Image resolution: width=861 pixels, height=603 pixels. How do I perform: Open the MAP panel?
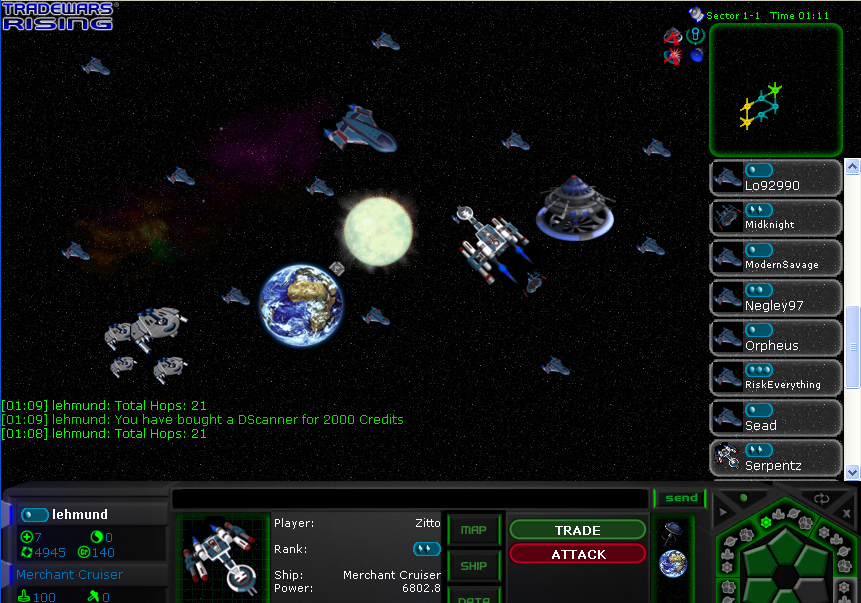pos(473,530)
